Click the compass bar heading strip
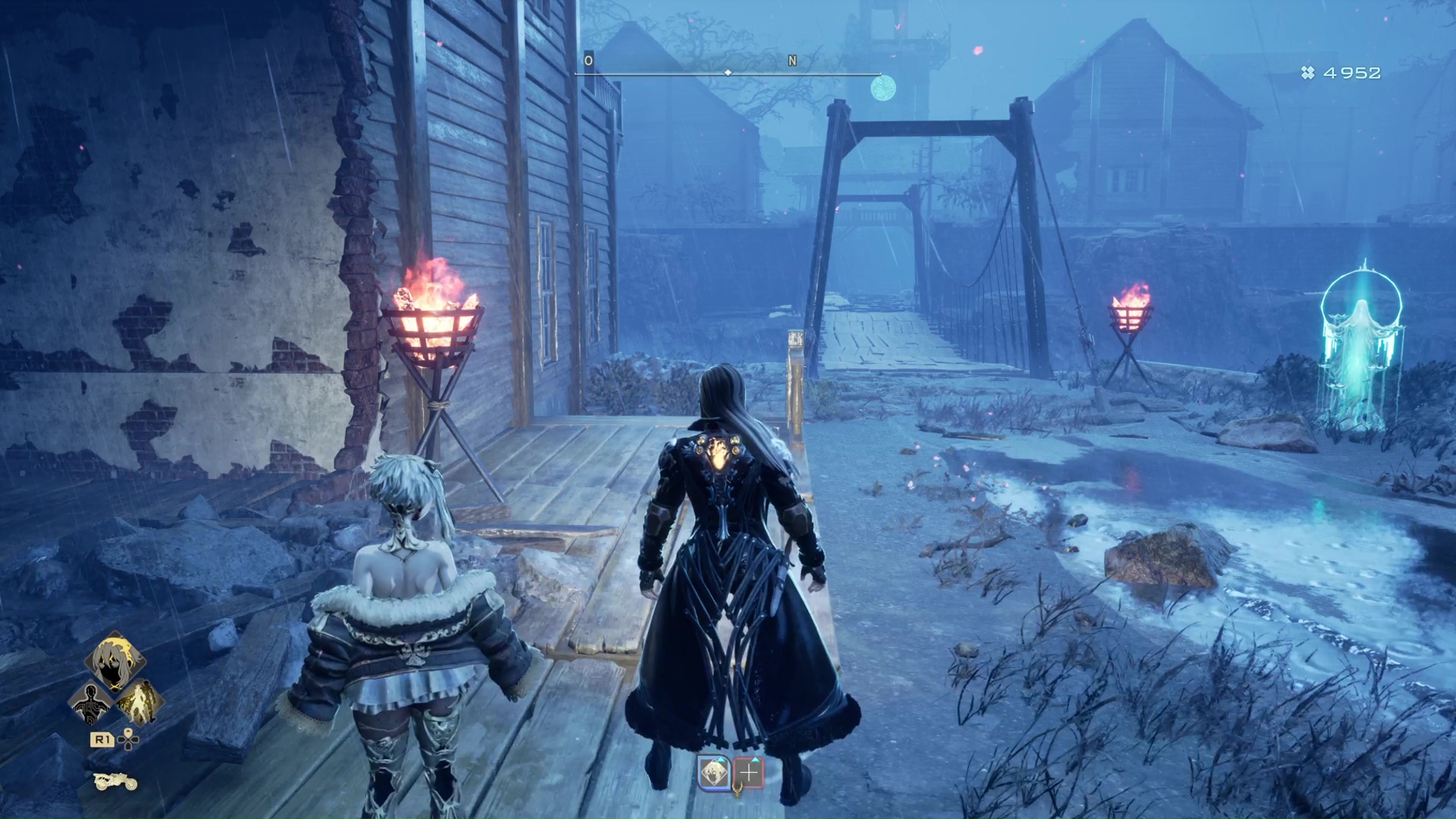Image resolution: width=1456 pixels, height=819 pixels. [x=727, y=73]
